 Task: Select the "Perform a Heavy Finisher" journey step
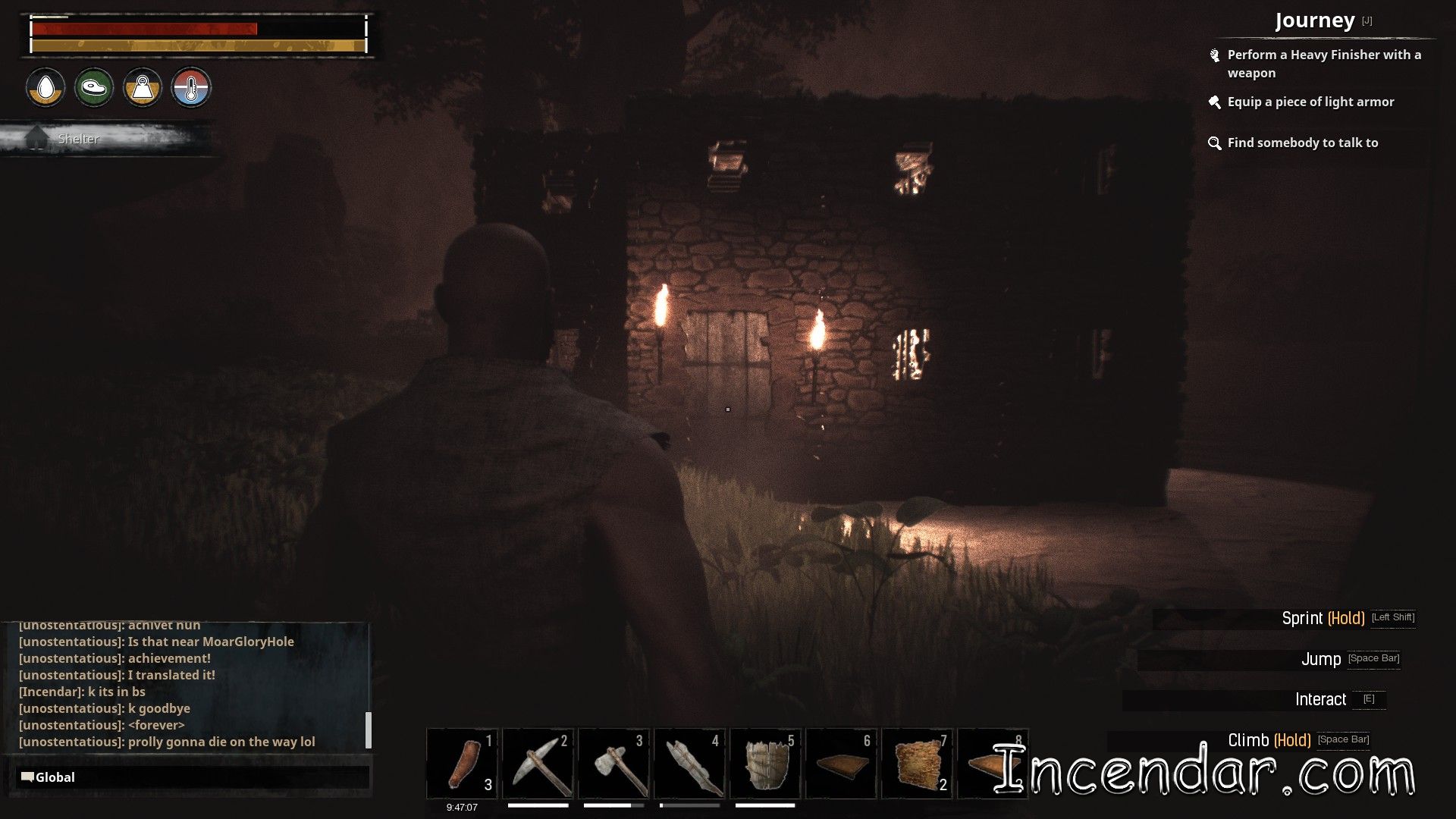click(1323, 64)
